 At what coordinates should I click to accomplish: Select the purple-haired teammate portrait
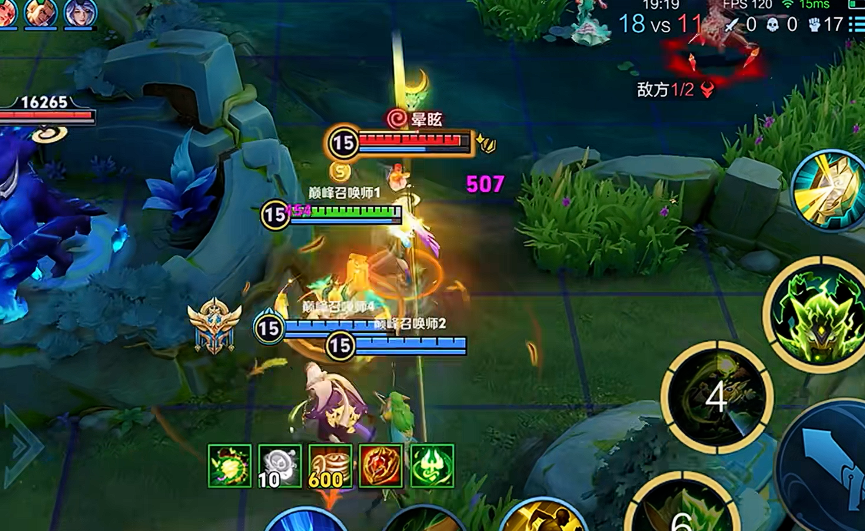click(79, 13)
